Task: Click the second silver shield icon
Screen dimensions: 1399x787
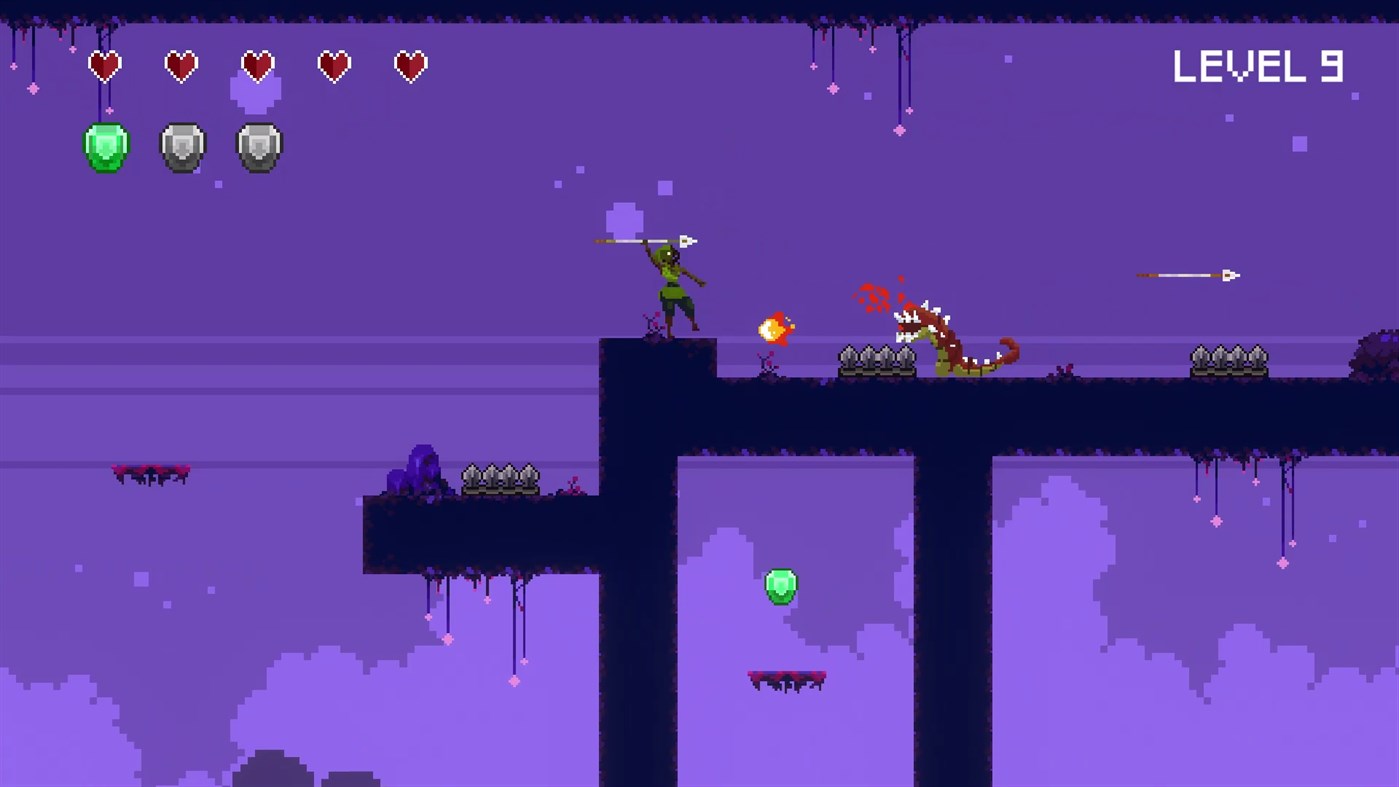Action: (x=258, y=145)
